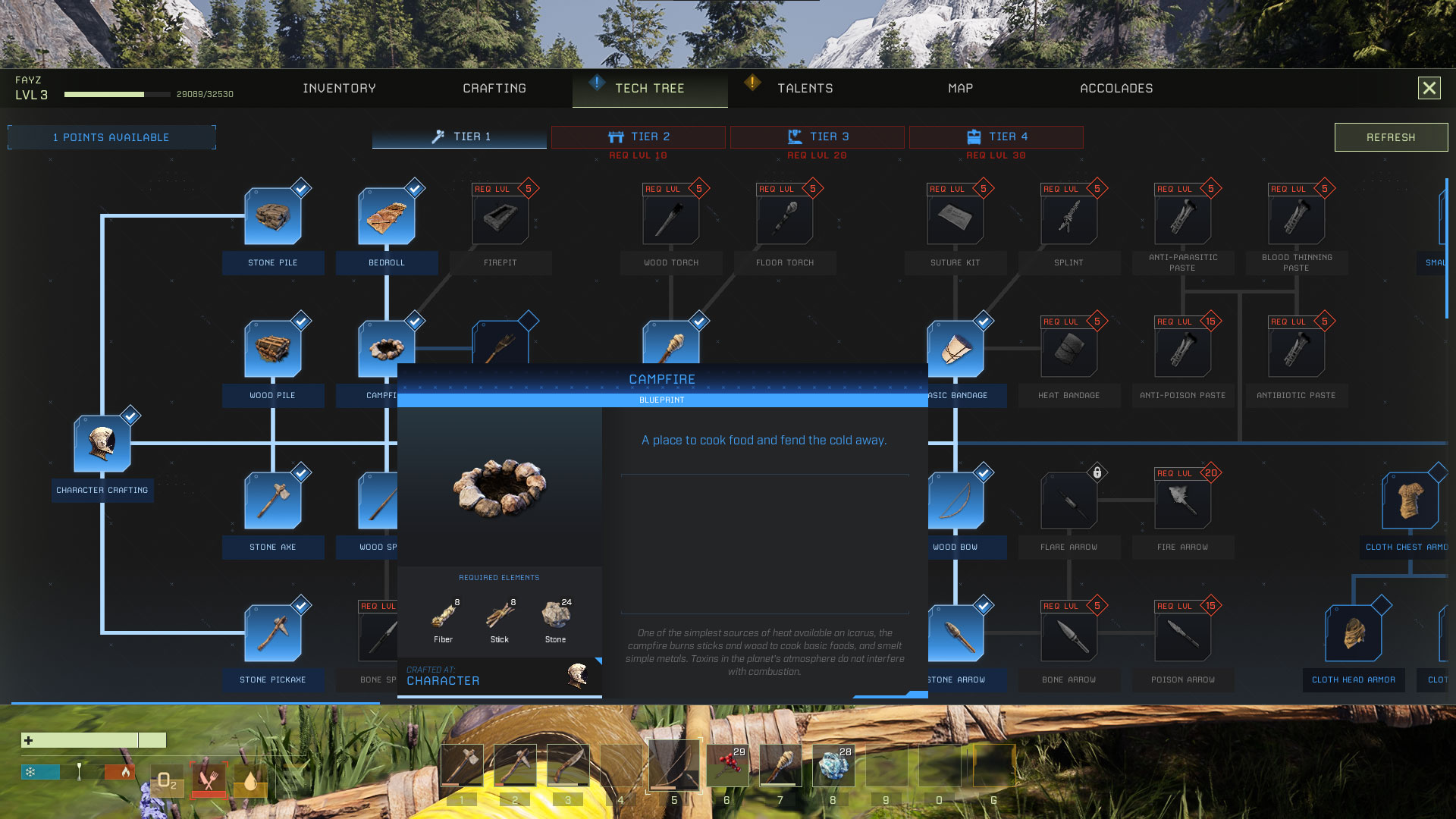Select the Cloth Chest Armor blueprint

1410,502
